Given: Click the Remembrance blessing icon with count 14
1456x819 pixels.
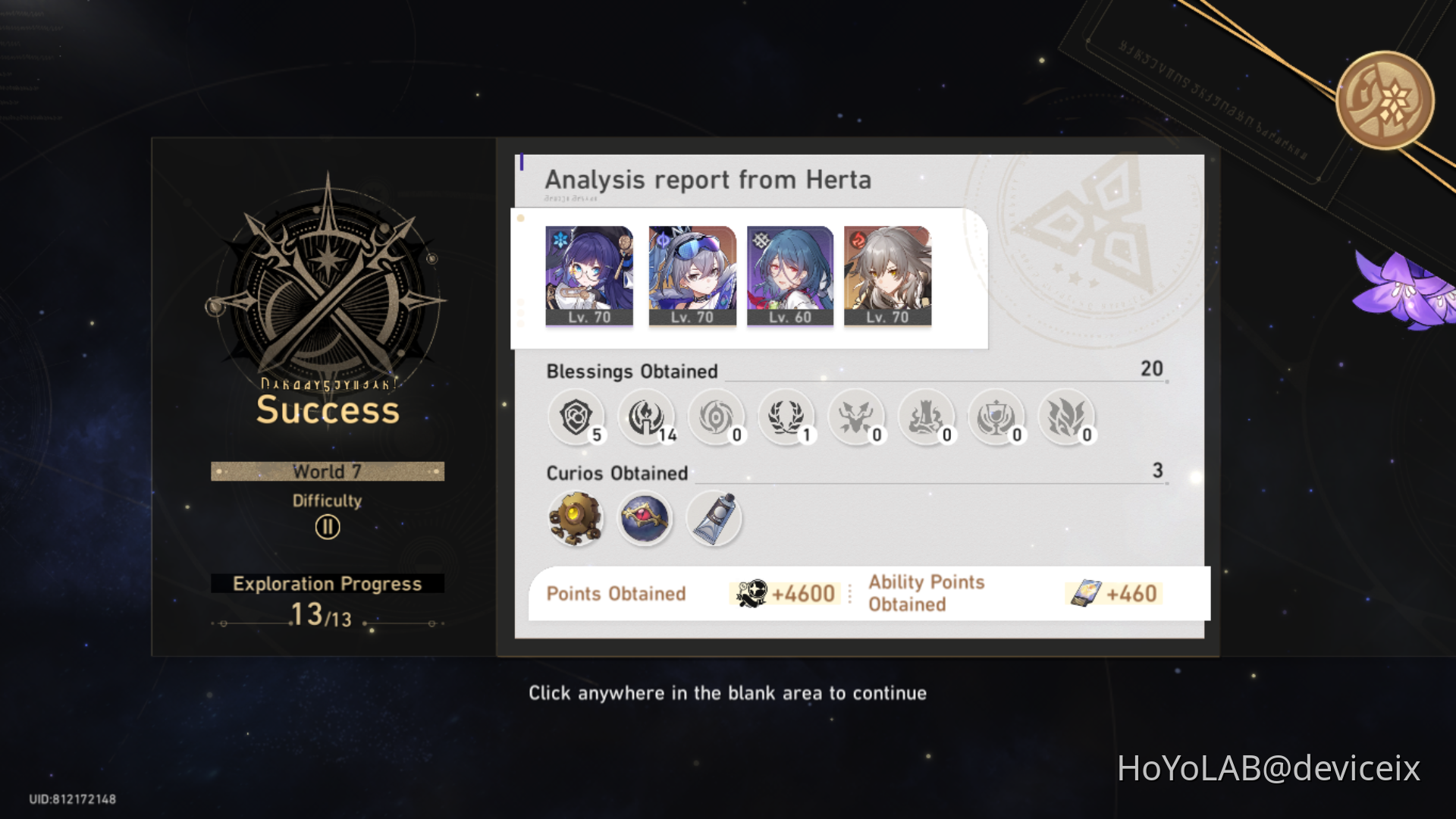Looking at the screenshot, I should click(x=645, y=417).
